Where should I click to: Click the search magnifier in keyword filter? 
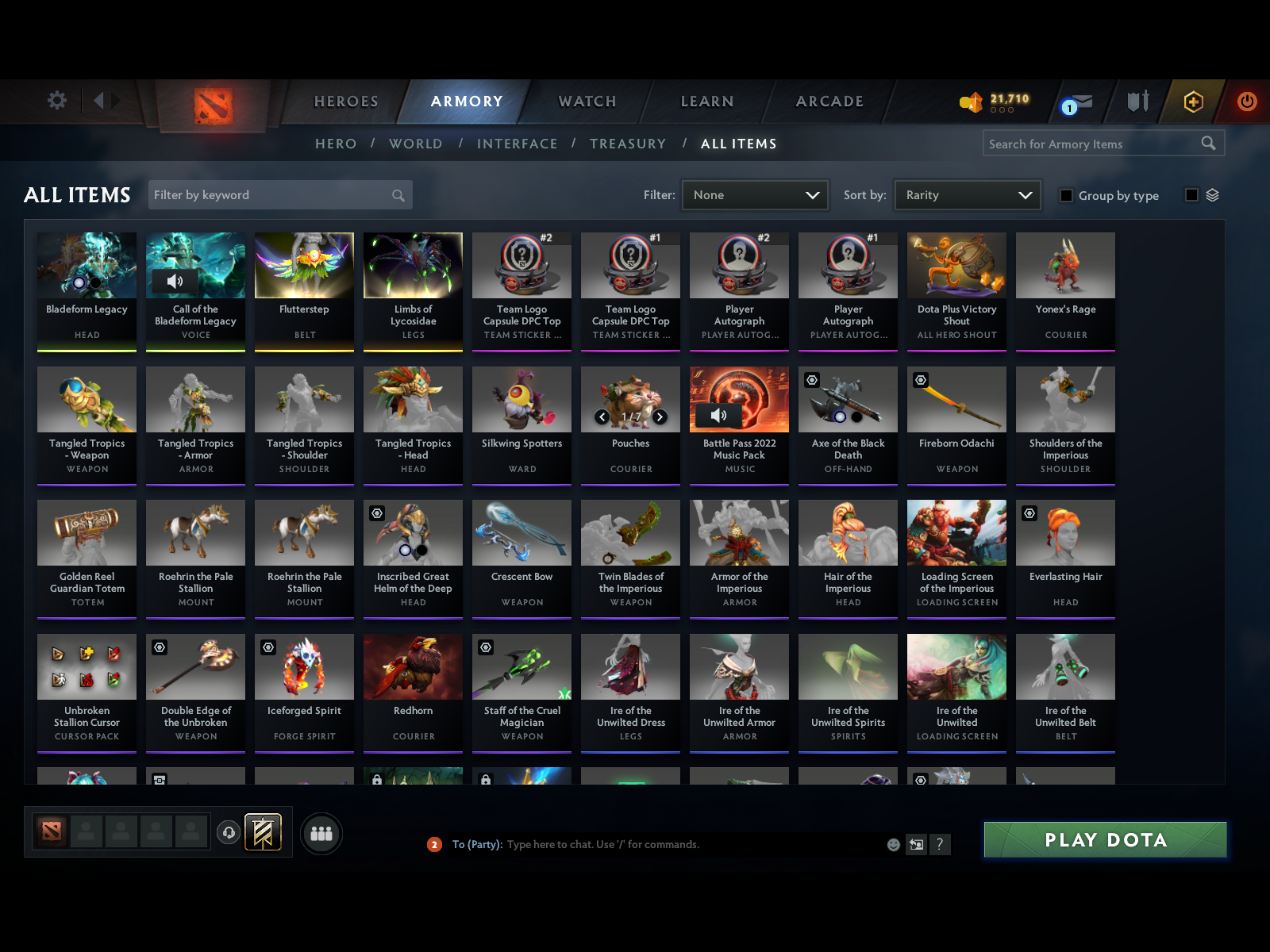[397, 194]
